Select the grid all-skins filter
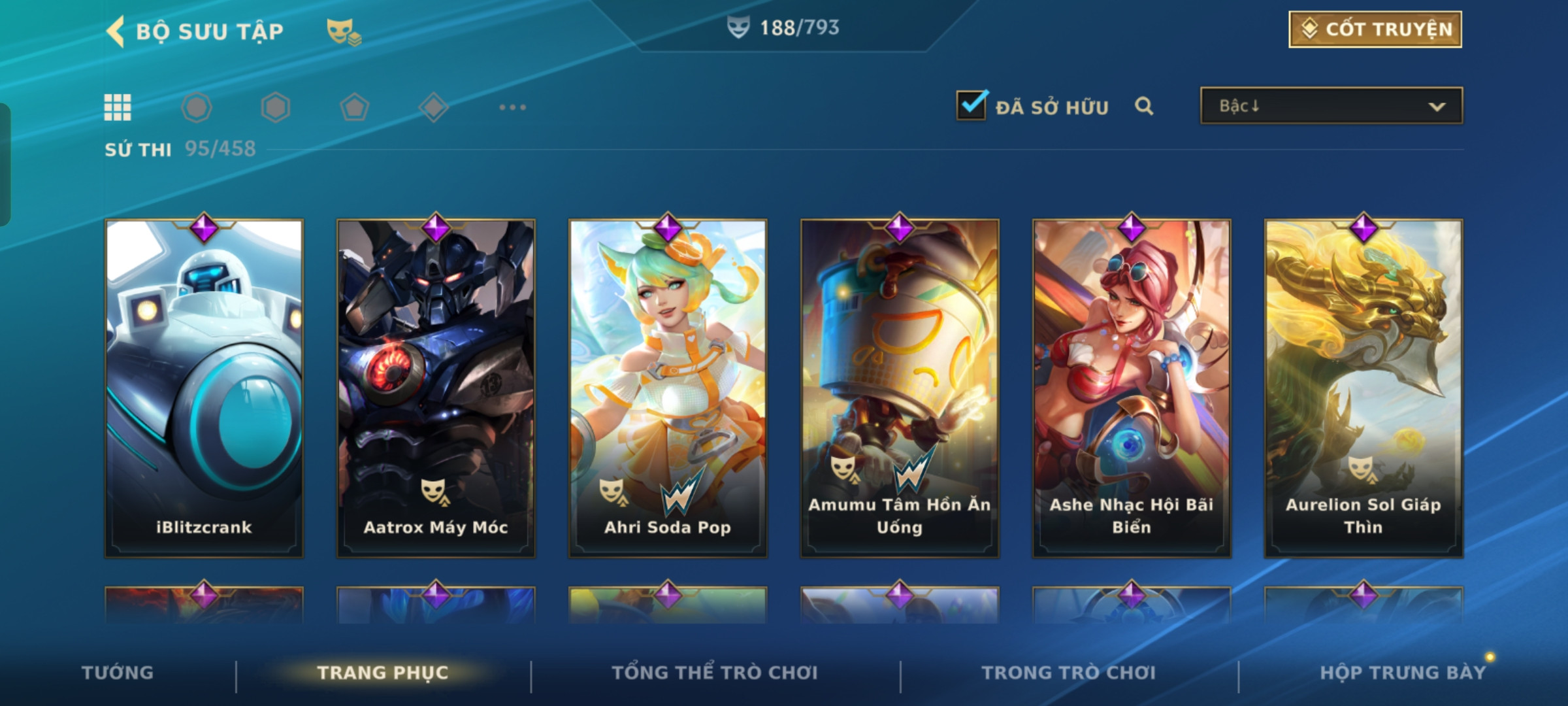Viewport: 1568px width, 706px height. [x=118, y=107]
